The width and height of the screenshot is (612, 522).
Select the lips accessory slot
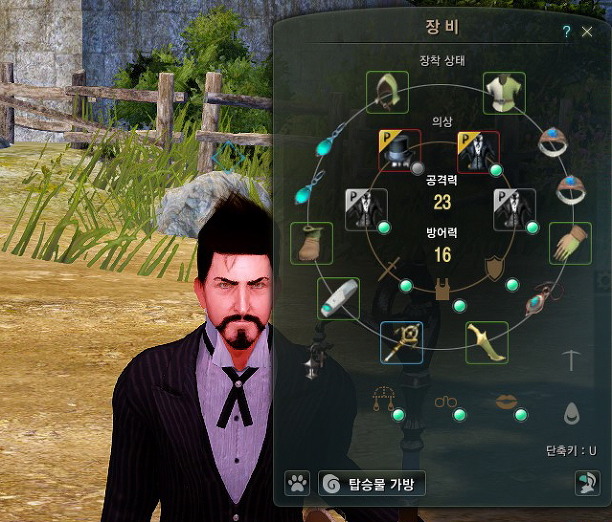(507, 401)
